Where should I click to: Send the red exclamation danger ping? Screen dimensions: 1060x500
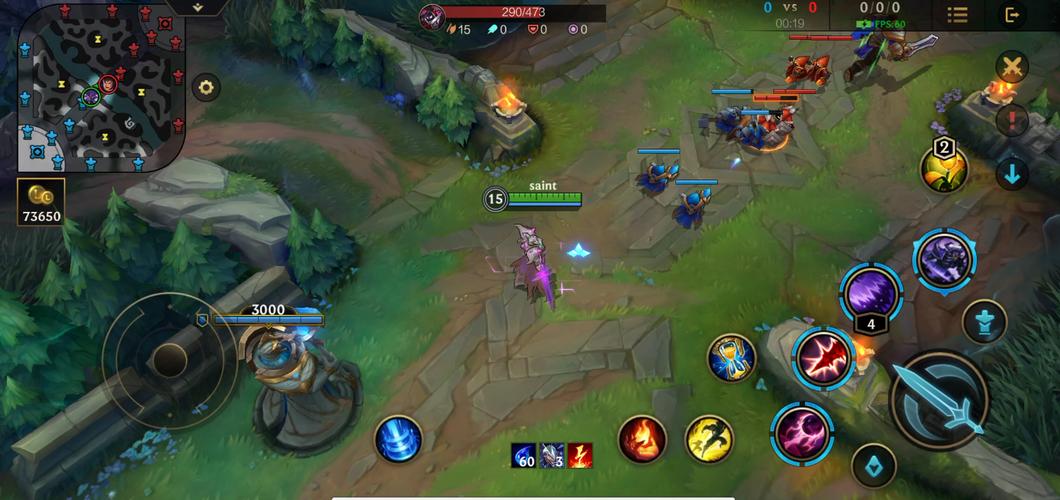pos(1012,121)
